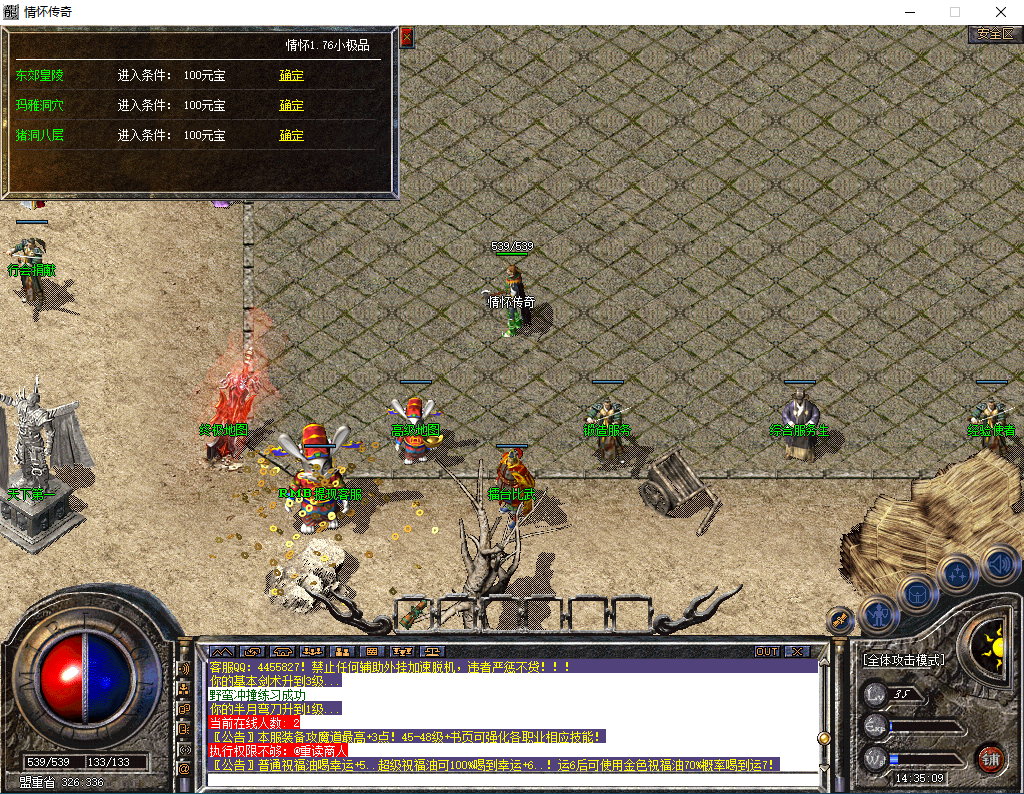Confirm entry to 东郊皇陵

[291, 75]
